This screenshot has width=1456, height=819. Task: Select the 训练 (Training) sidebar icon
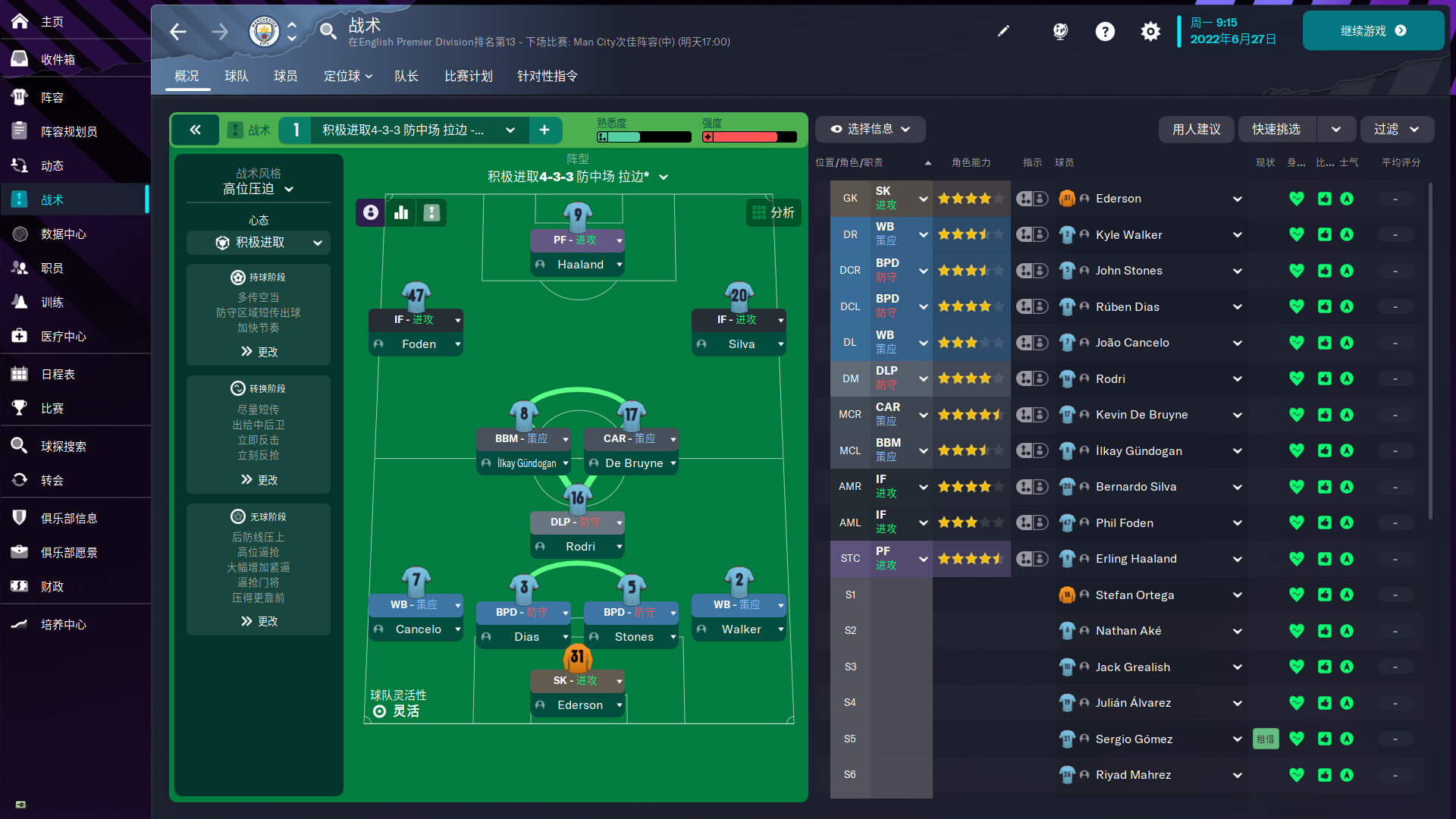pos(19,302)
